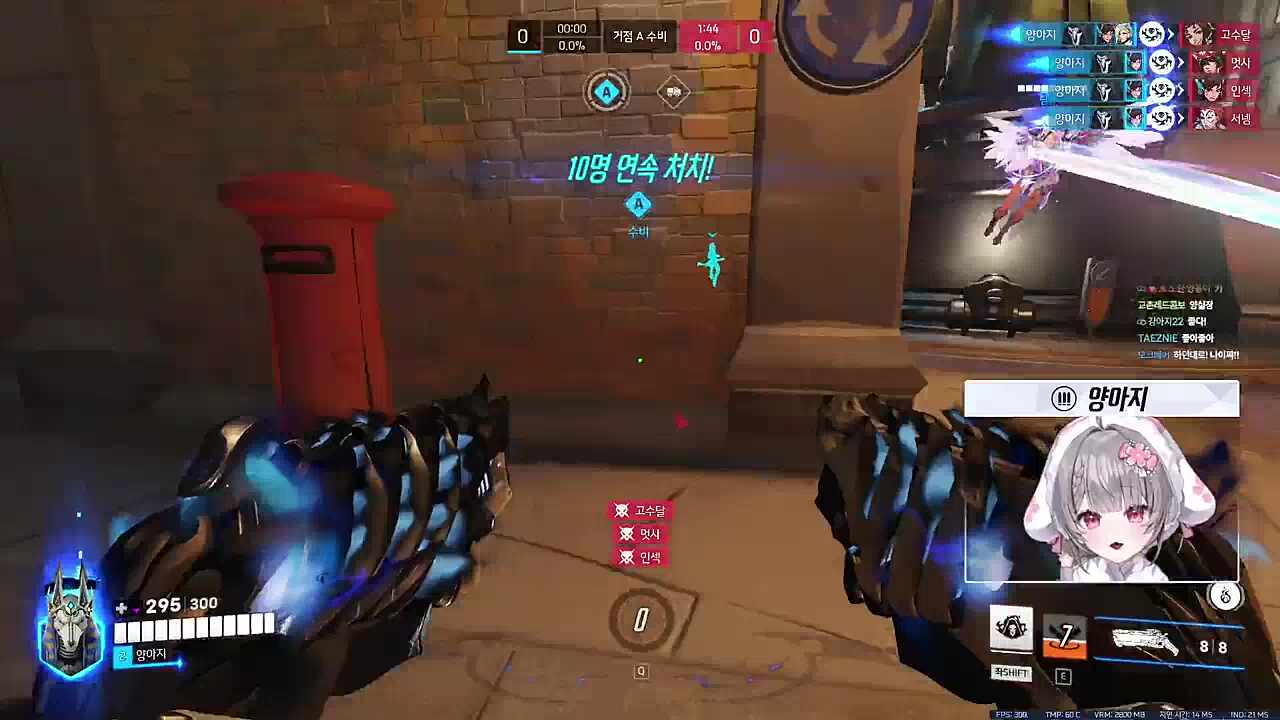The image size is (1280, 720).
Task: Expand the arrow beside 인석 killfeed row
Action: [1180, 88]
